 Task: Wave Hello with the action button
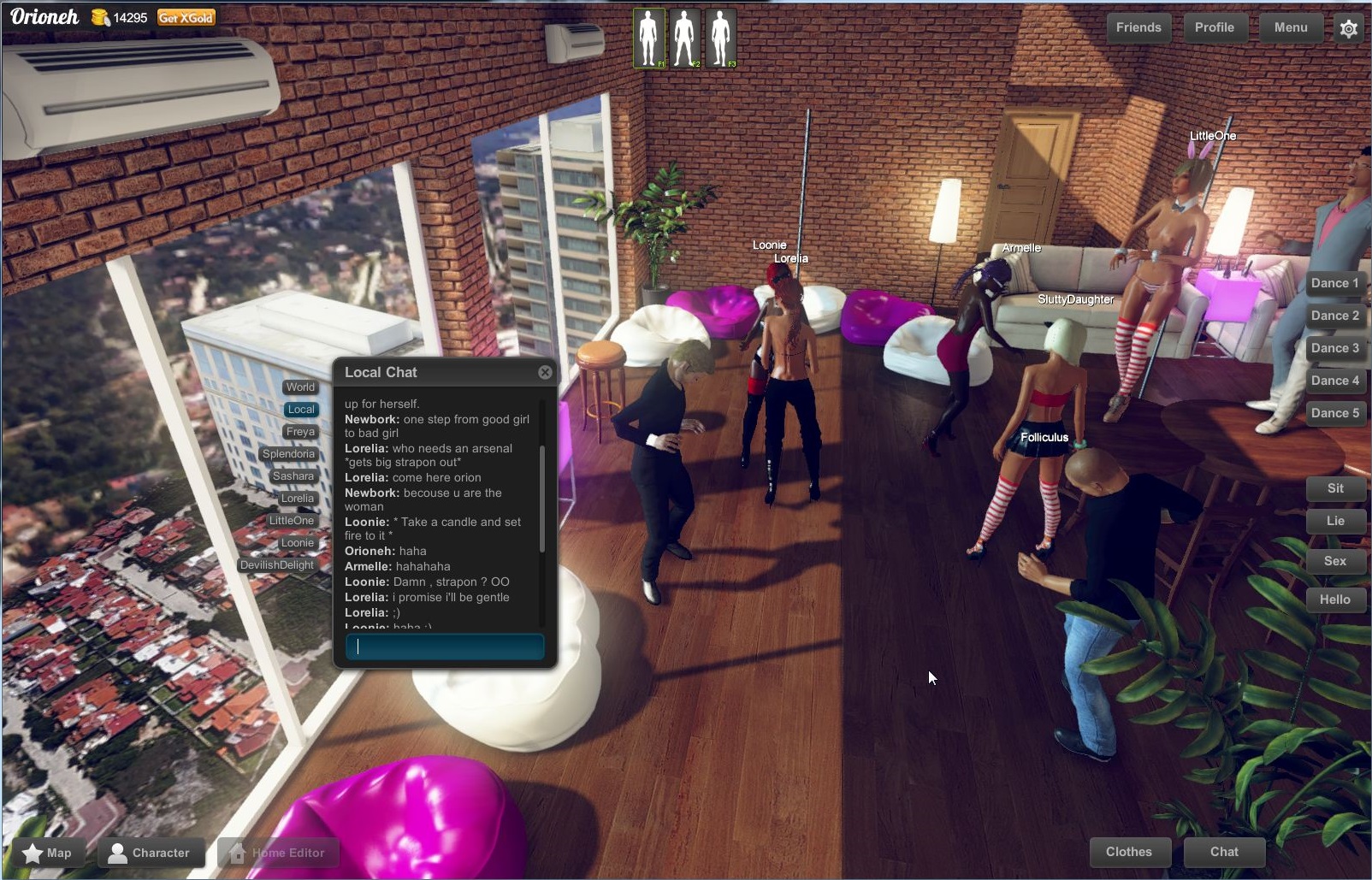(x=1335, y=599)
